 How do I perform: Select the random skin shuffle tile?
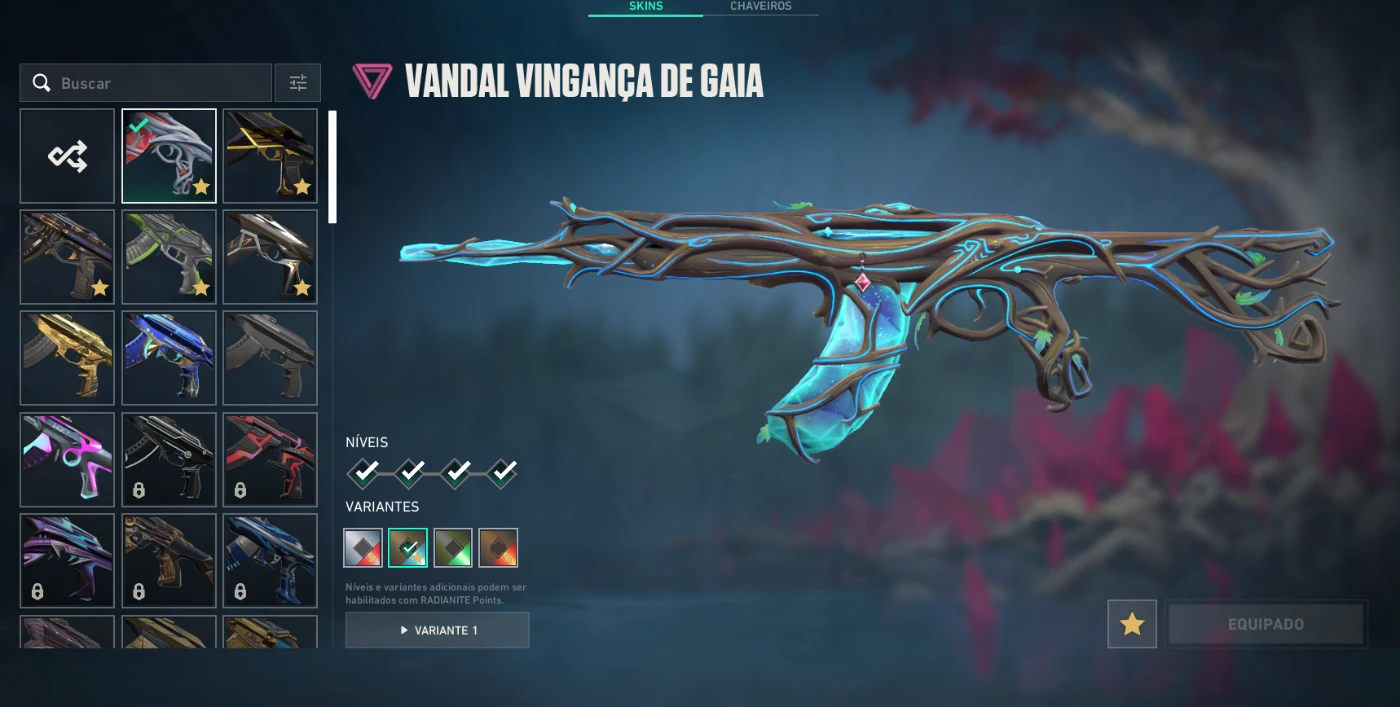click(x=67, y=156)
